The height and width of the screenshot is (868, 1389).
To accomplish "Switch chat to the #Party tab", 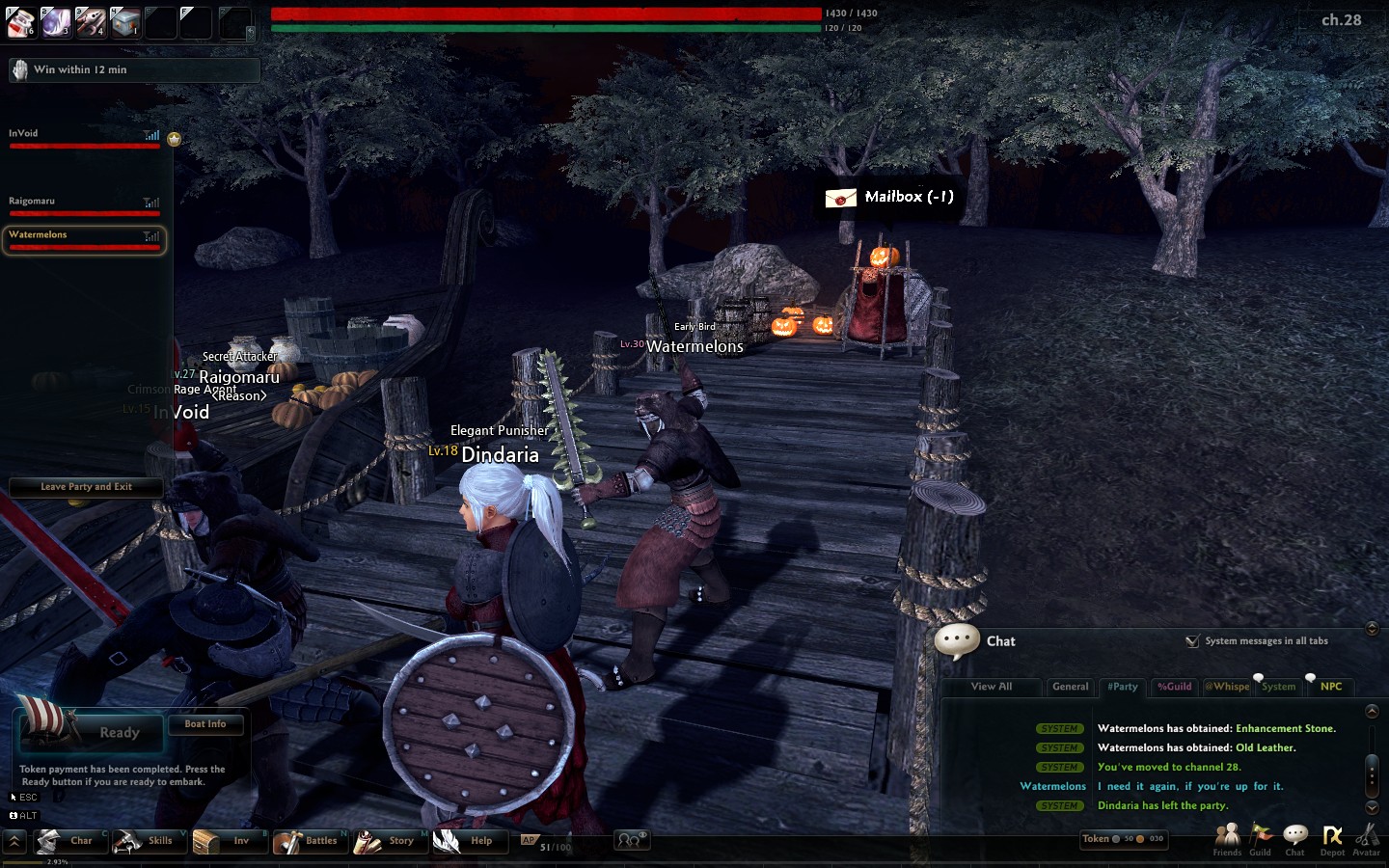I will 1122,687.
